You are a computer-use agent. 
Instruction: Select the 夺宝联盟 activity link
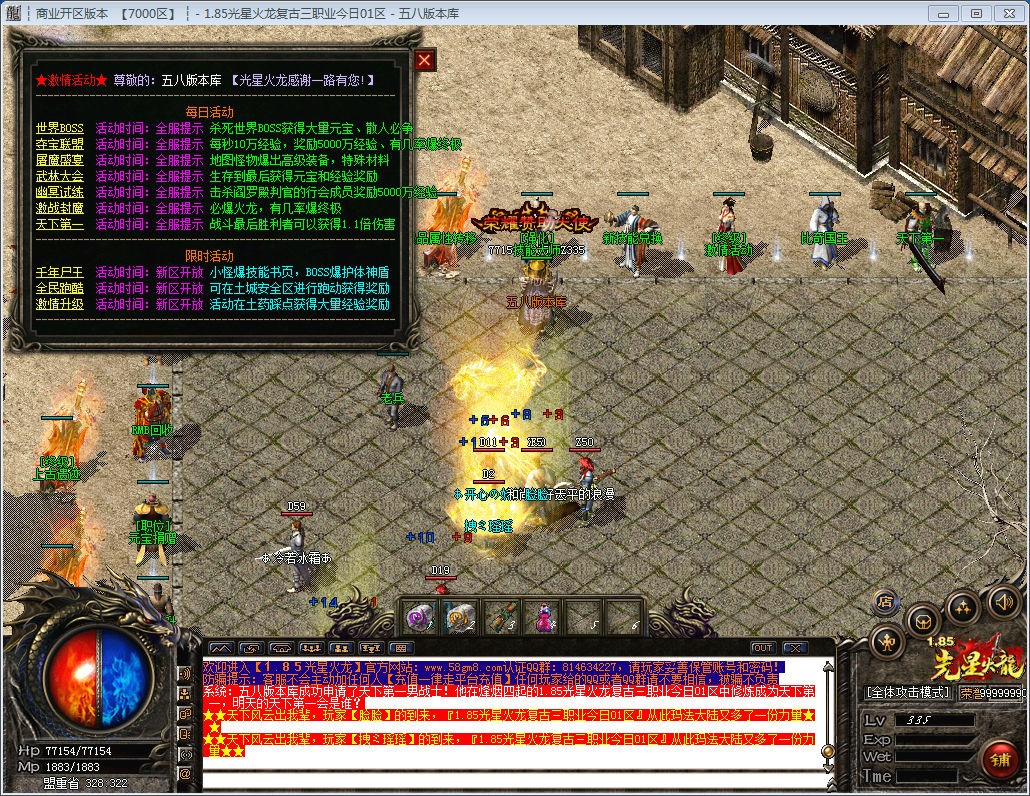click(60, 144)
